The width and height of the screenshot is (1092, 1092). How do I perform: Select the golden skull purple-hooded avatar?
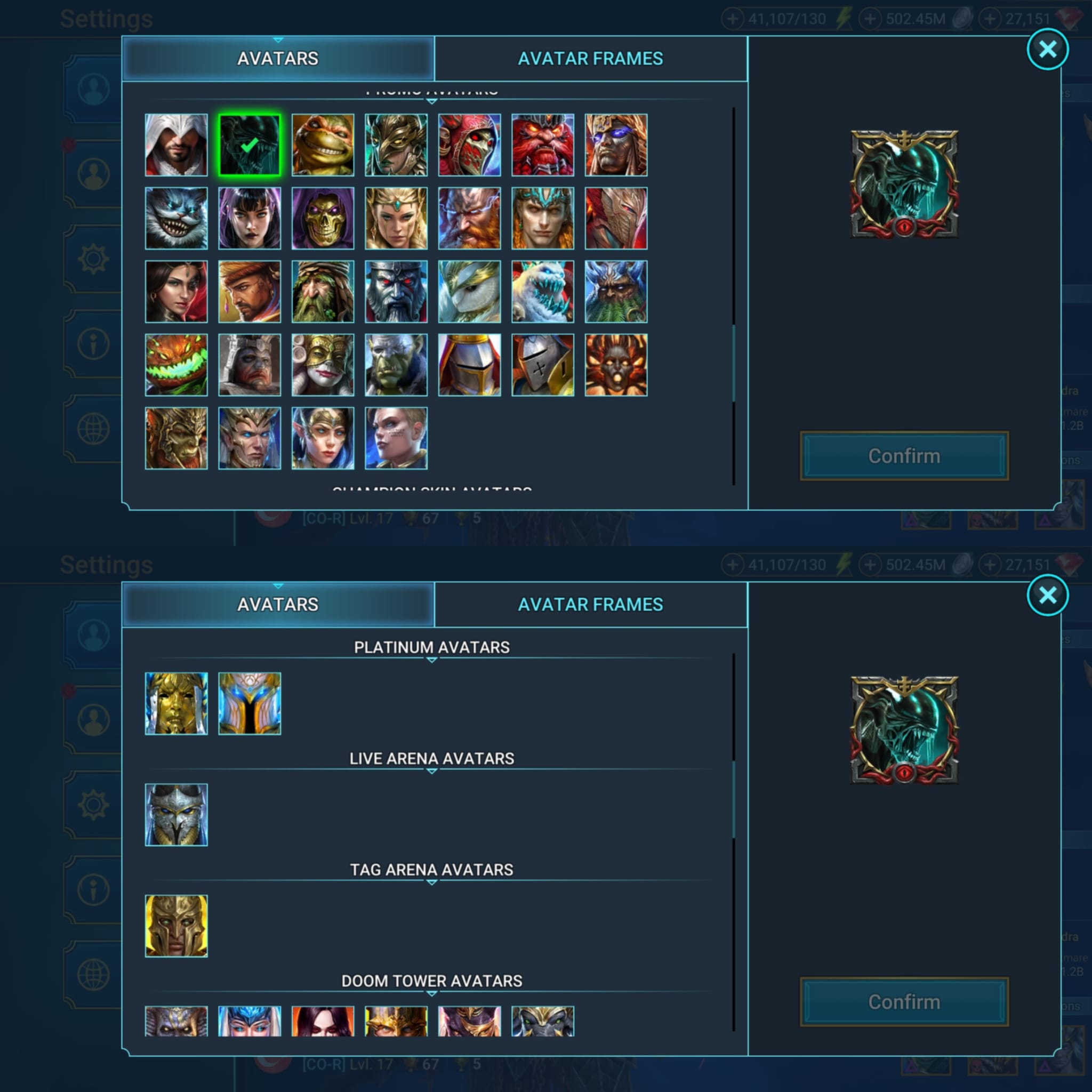coord(323,218)
